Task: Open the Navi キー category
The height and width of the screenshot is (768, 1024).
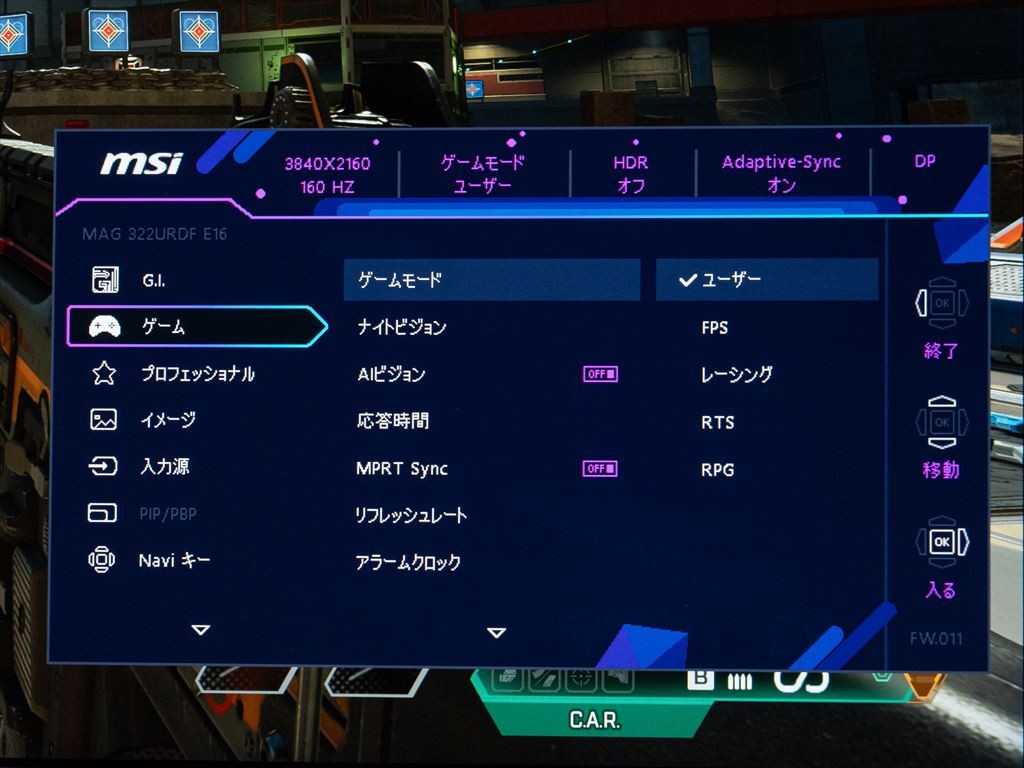Action: pyautogui.click(x=174, y=561)
